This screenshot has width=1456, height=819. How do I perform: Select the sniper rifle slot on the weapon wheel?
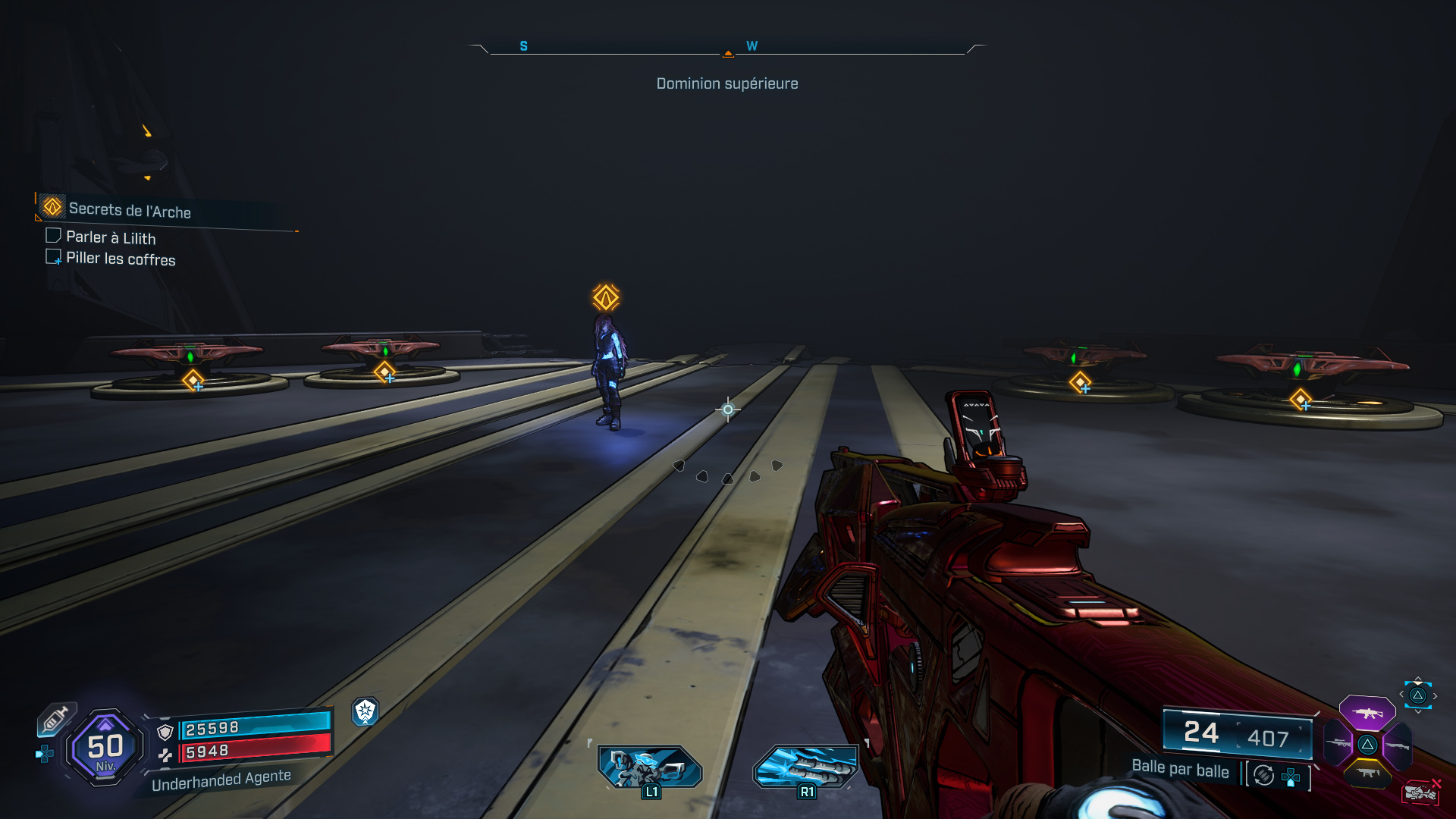pos(1339,743)
